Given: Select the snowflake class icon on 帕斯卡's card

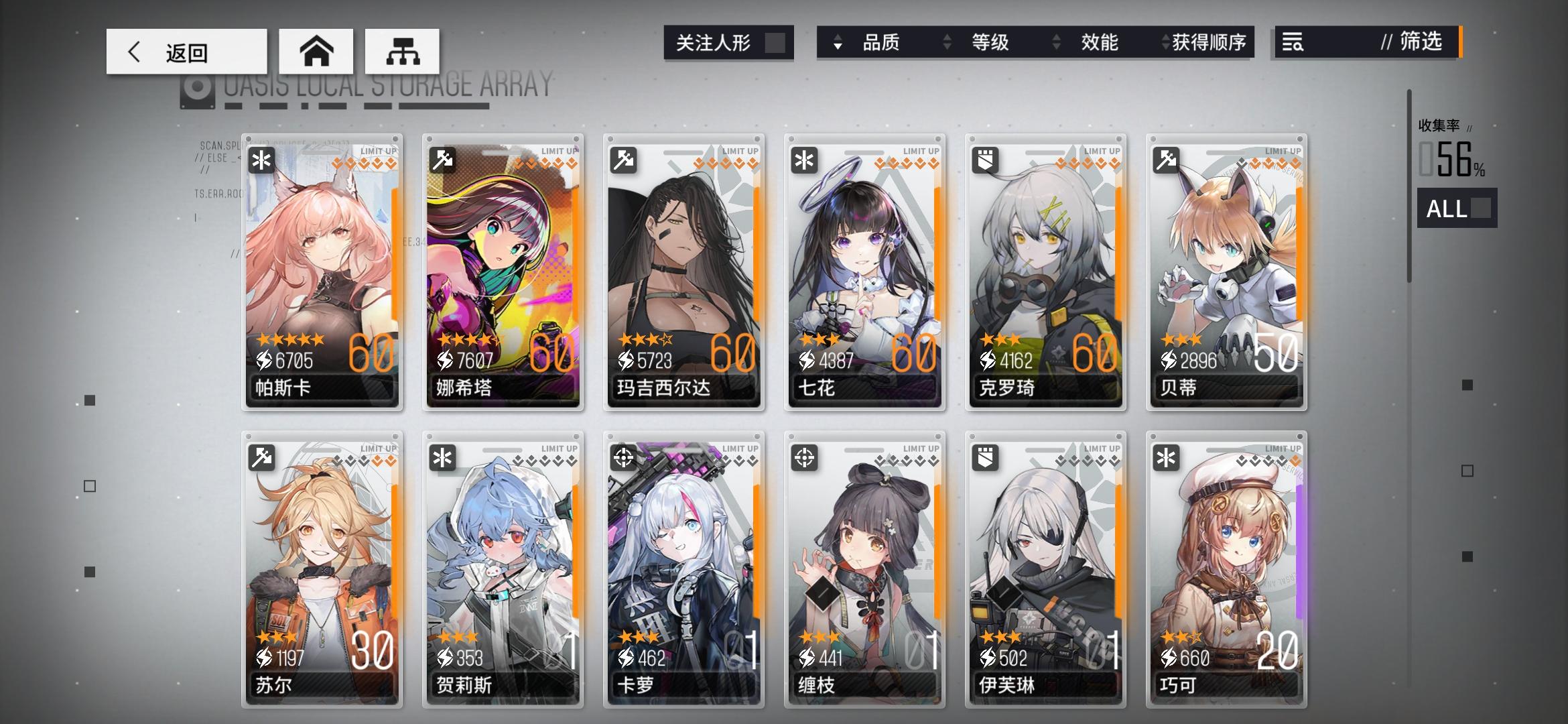Looking at the screenshot, I should 260,162.
